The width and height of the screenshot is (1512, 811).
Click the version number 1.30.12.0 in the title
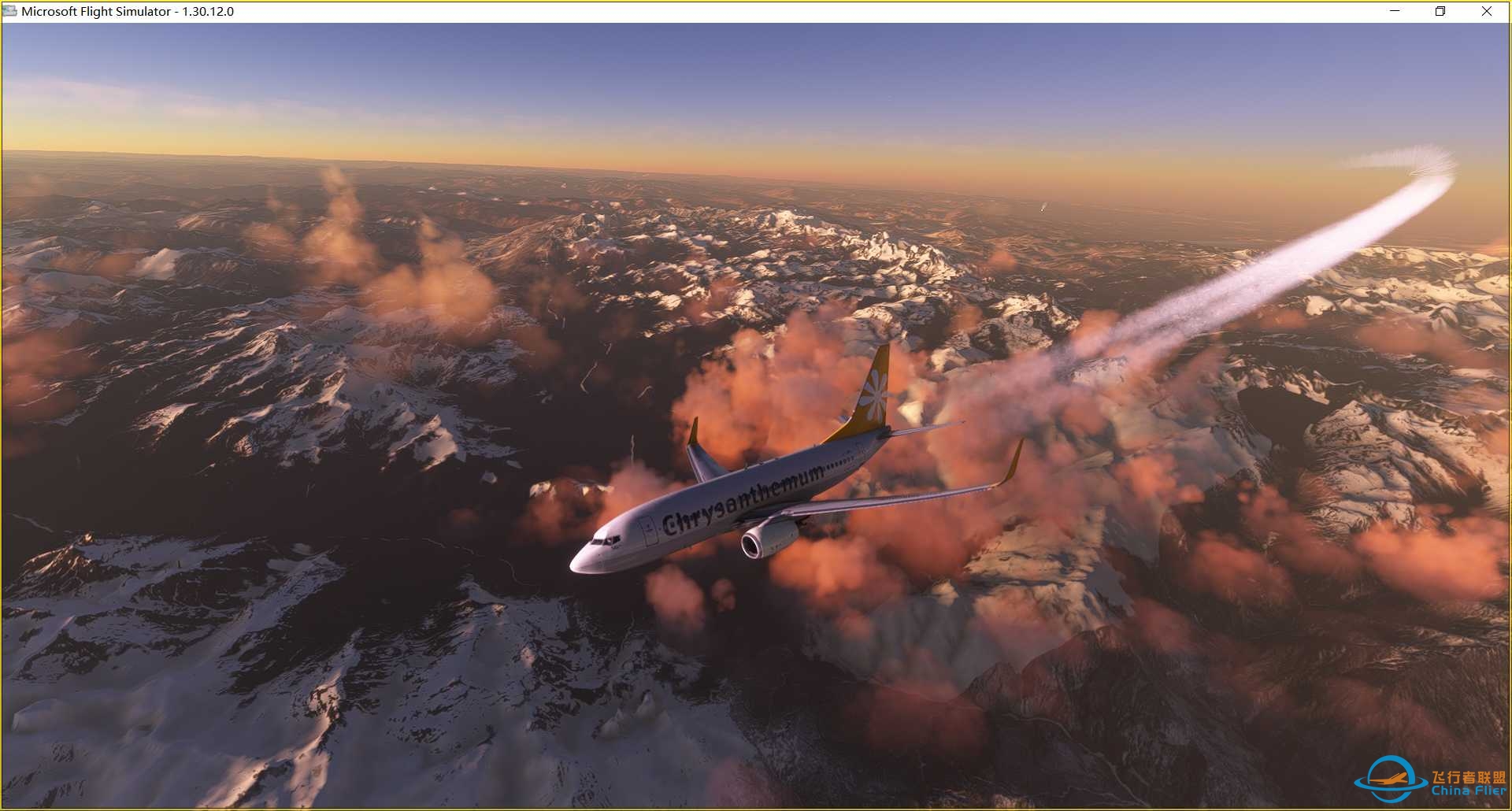[209, 12]
